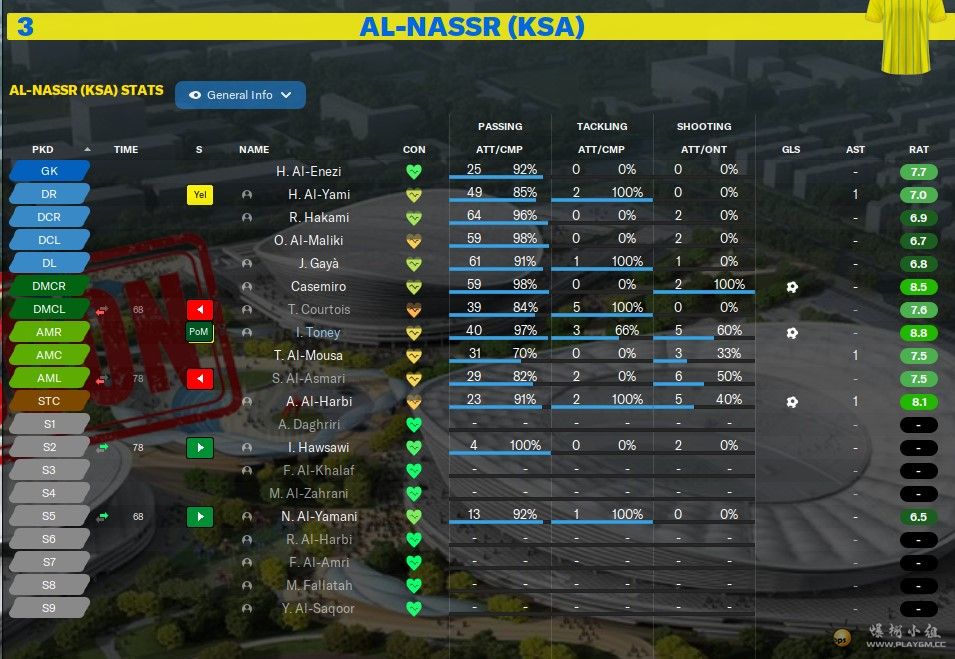Sort by GLS goals column
This screenshot has width=955, height=659.
791,150
